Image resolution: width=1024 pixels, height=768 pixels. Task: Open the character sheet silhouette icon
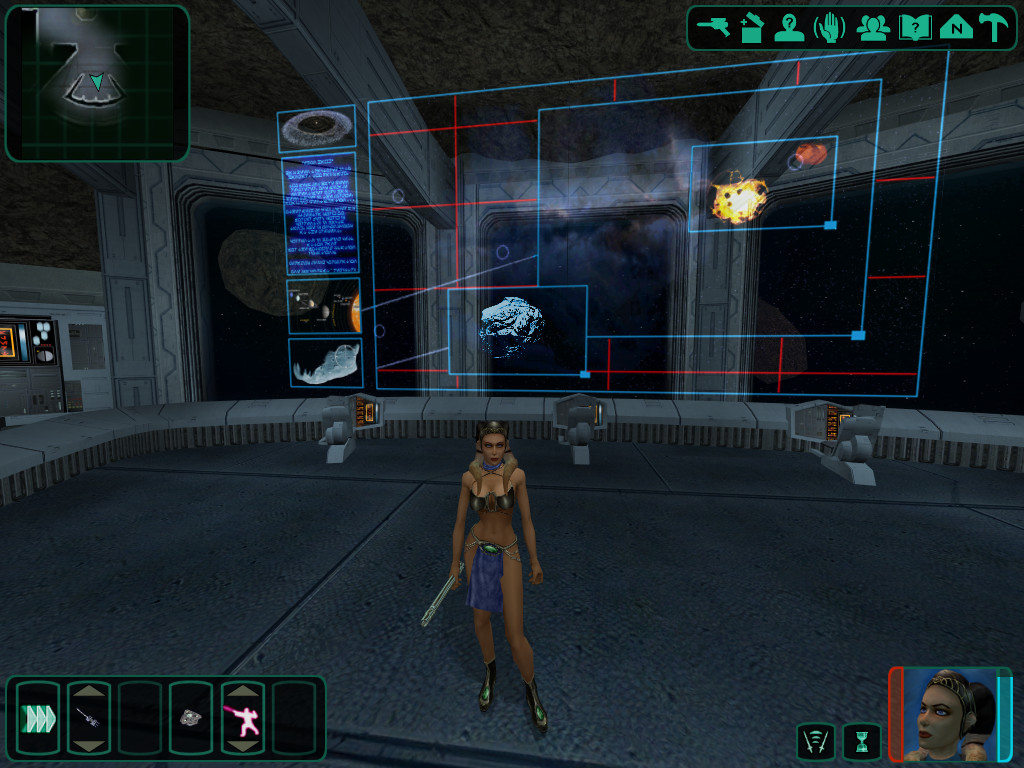coord(790,28)
